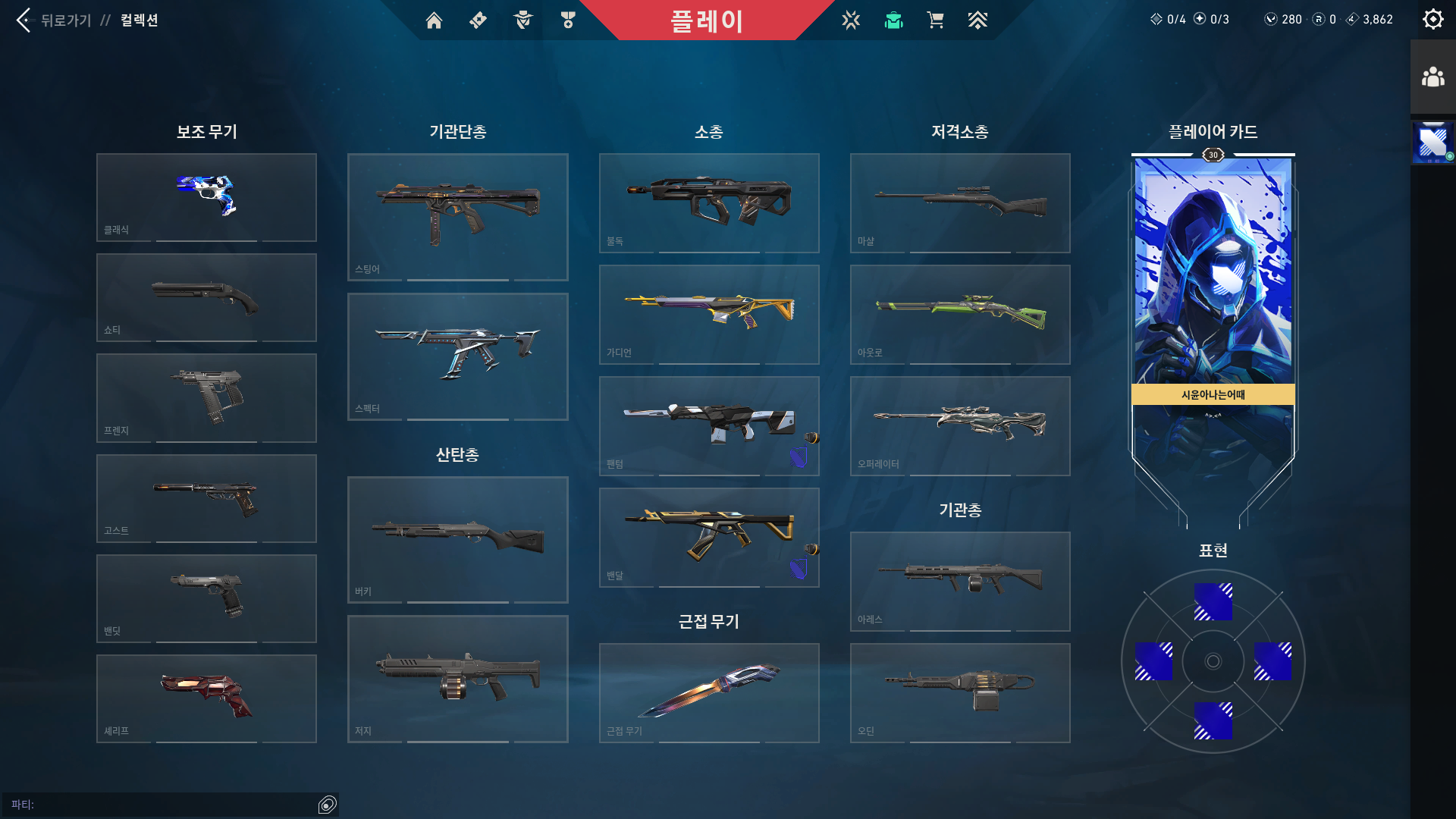
Task: Click the medal career icon
Action: 567,20
